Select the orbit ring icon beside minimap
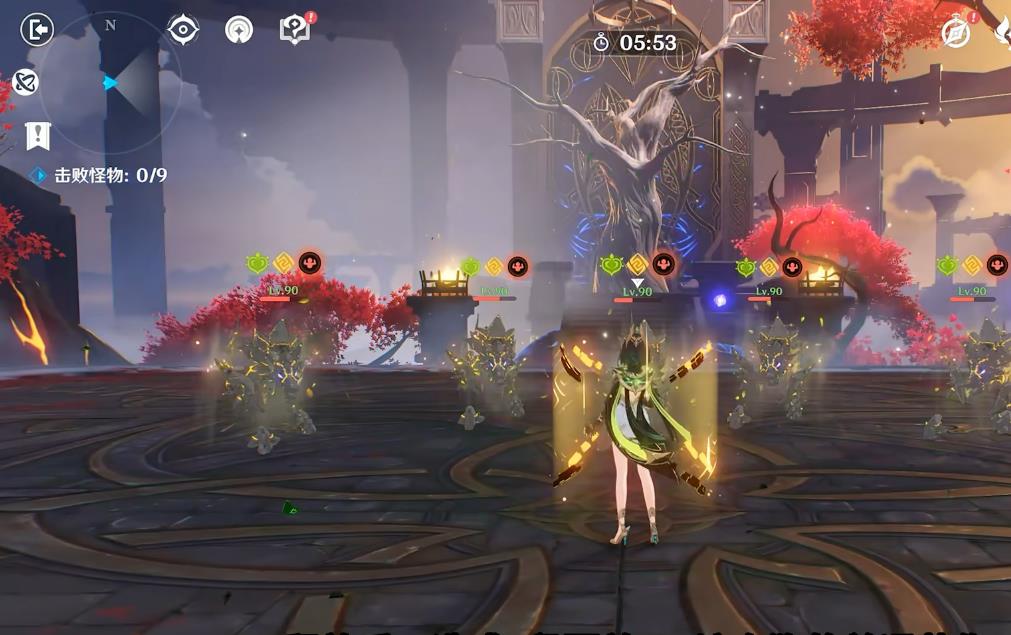Screen dimensions: 1011x635 coord(26,82)
